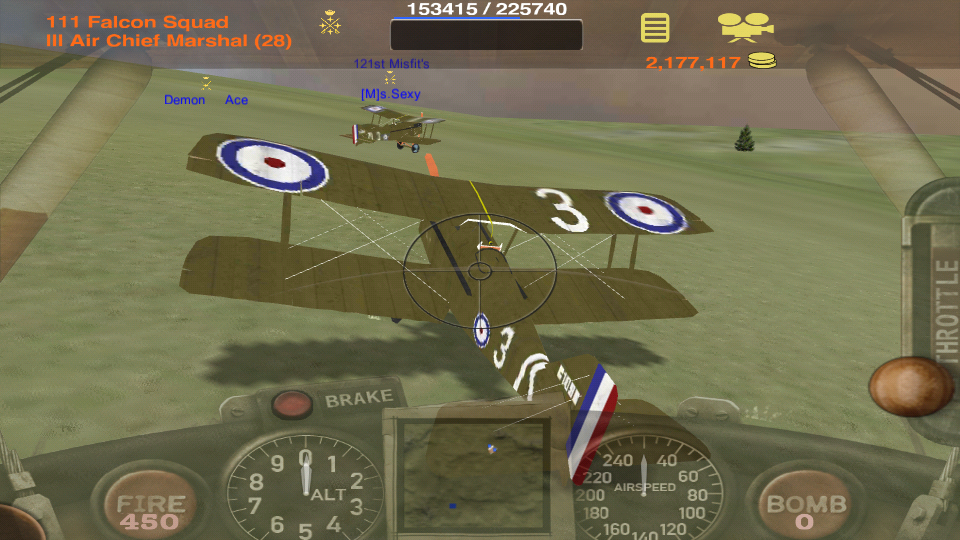The height and width of the screenshot is (540, 960).
Task: Click the cockpit minimap display
Action: [473, 475]
